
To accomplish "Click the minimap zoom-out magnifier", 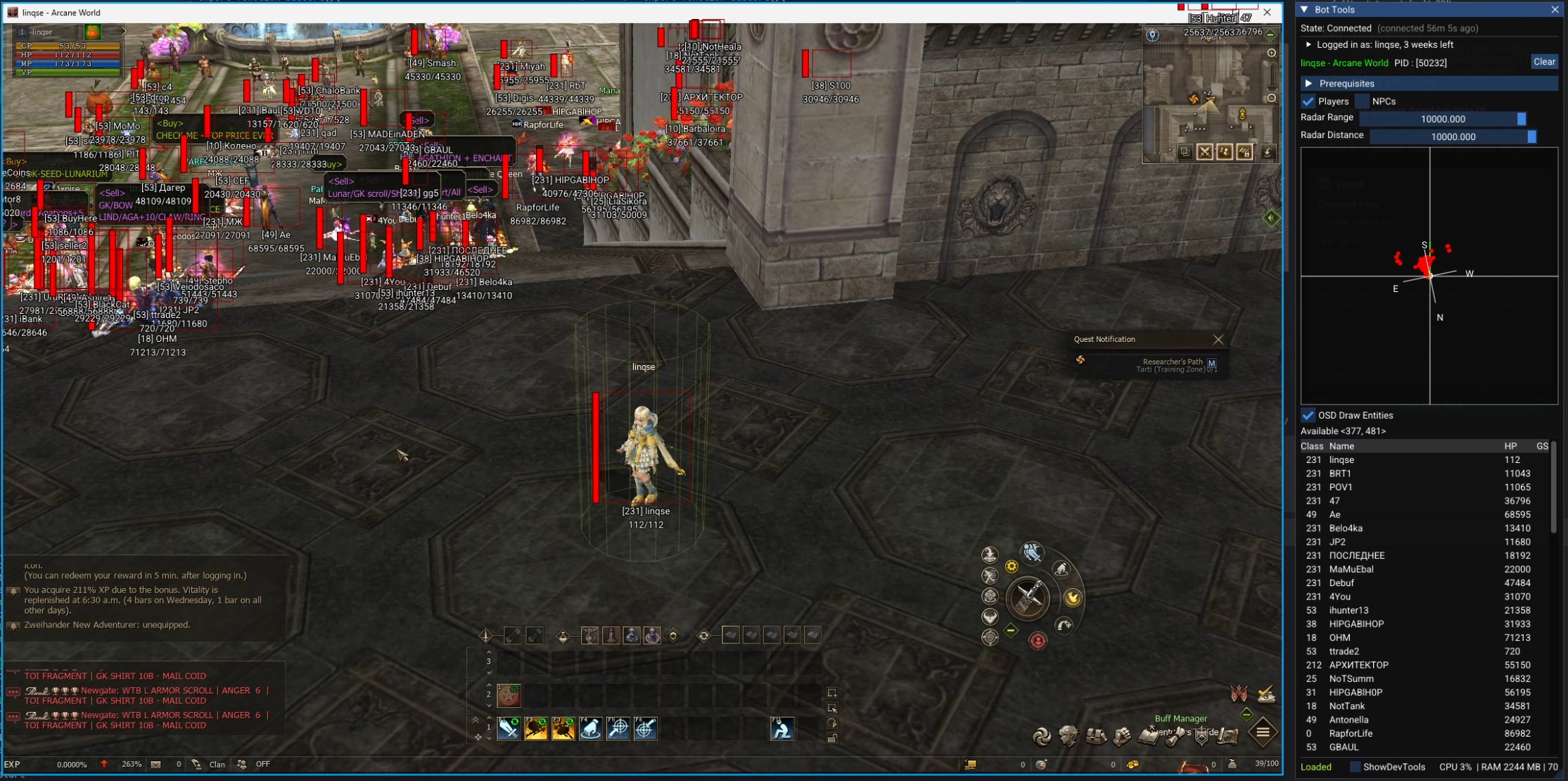I will [1271, 99].
